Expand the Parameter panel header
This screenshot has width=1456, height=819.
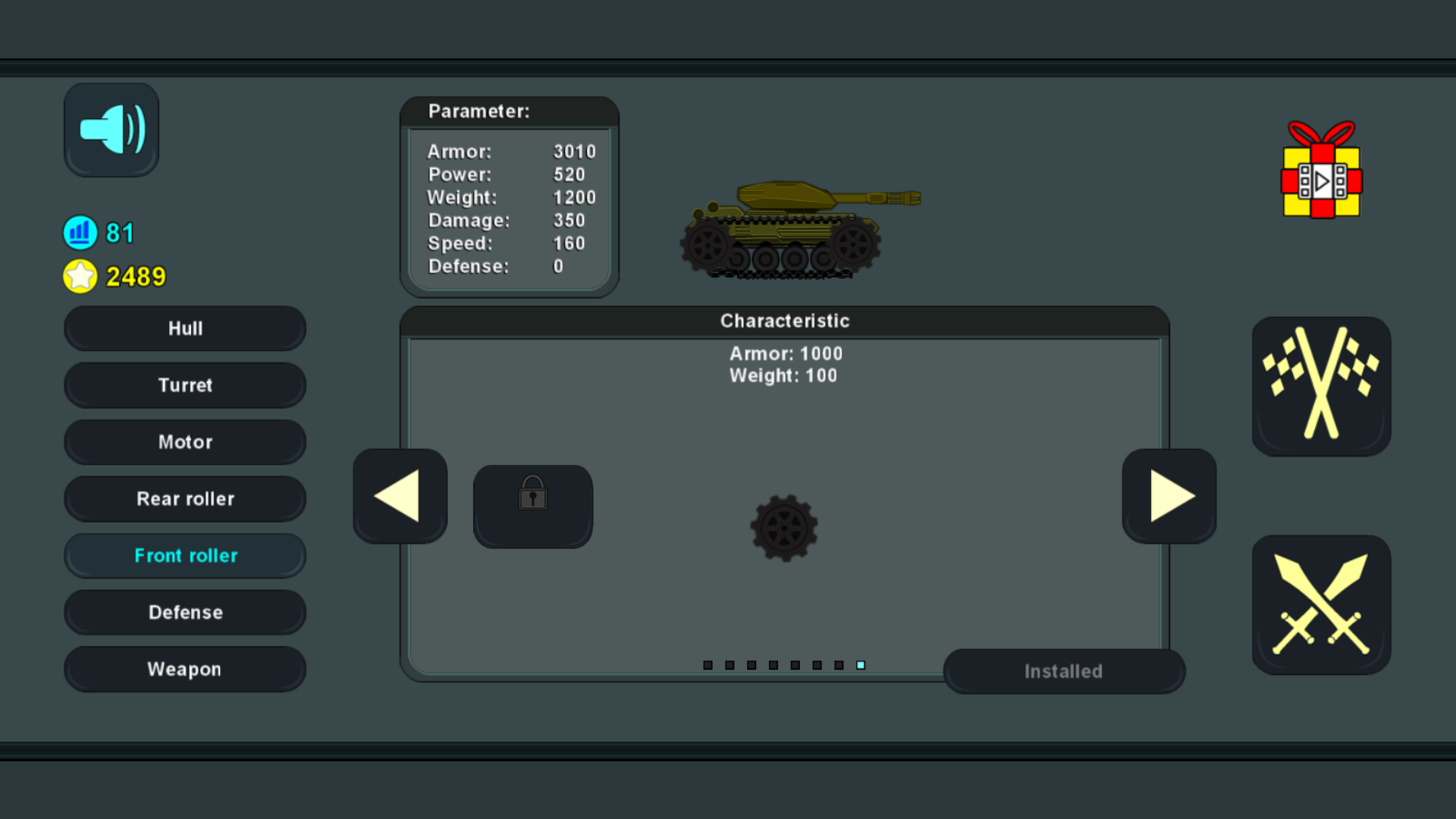[x=479, y=111]
